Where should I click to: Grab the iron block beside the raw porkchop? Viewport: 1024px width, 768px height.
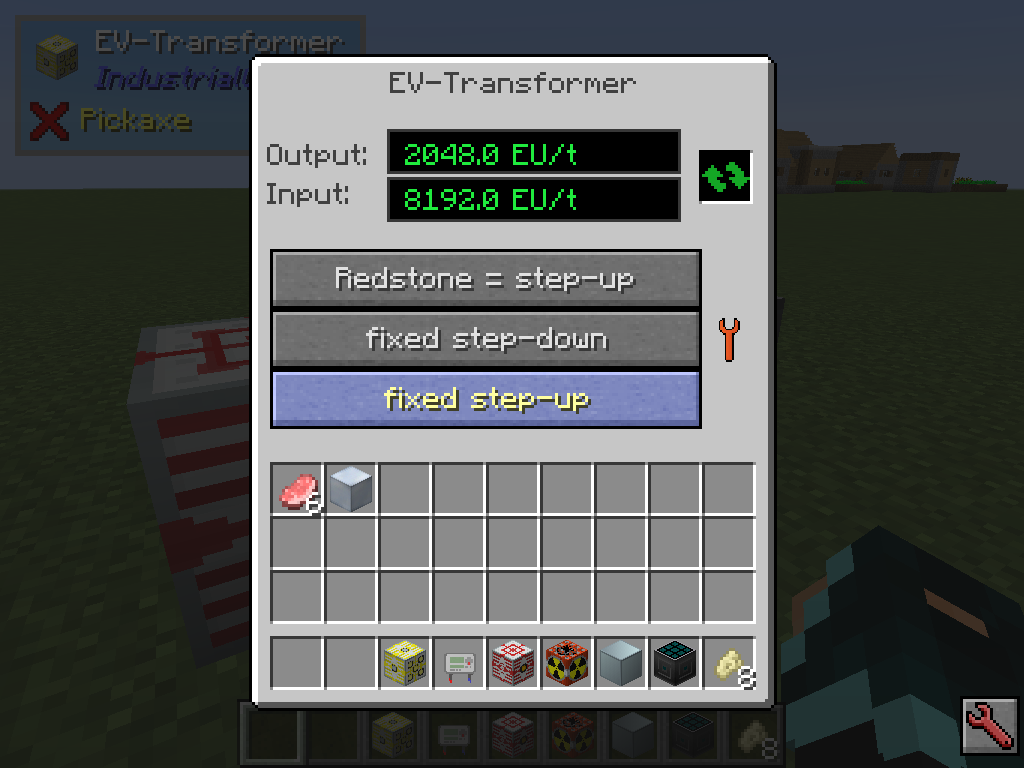click(352, 490)
